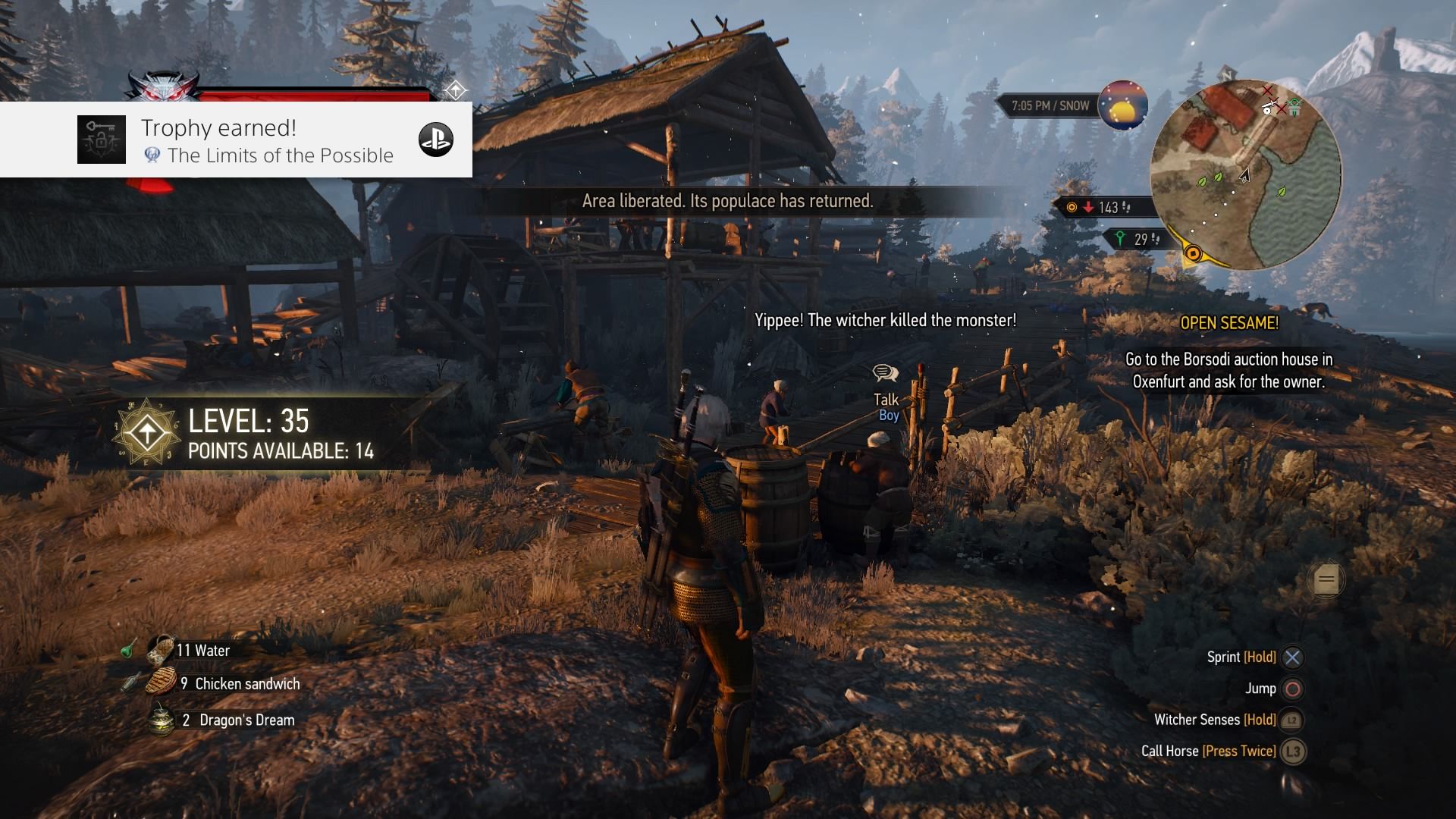This screenshot has width=1456, height=819.
Task: Click the Chicken sandwich food icon
Action: point(159,682)
